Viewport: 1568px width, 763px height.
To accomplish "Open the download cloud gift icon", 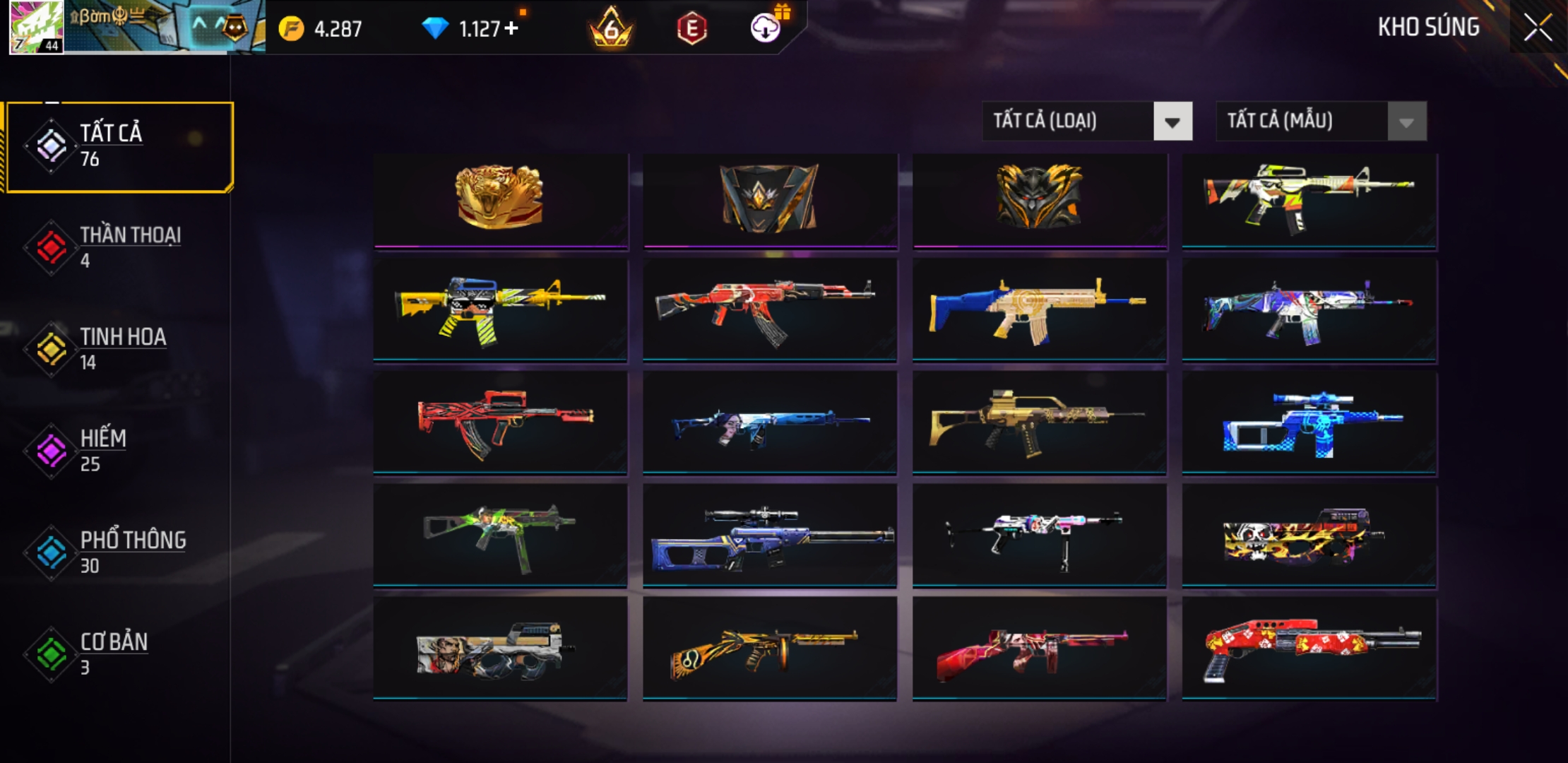I will coord(766,27).
